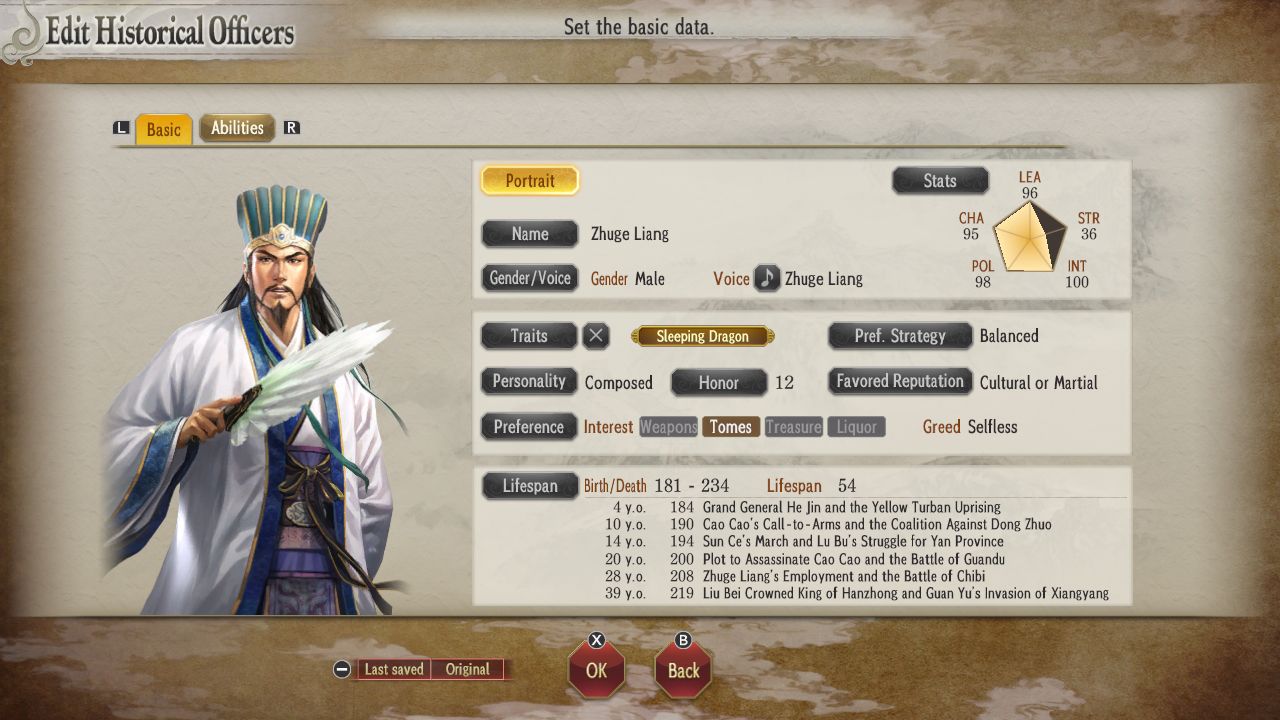Screen dimensions: 1280x720
Task: Click the Sleeping Dragon trait badge
Action: tap(702, 336)
